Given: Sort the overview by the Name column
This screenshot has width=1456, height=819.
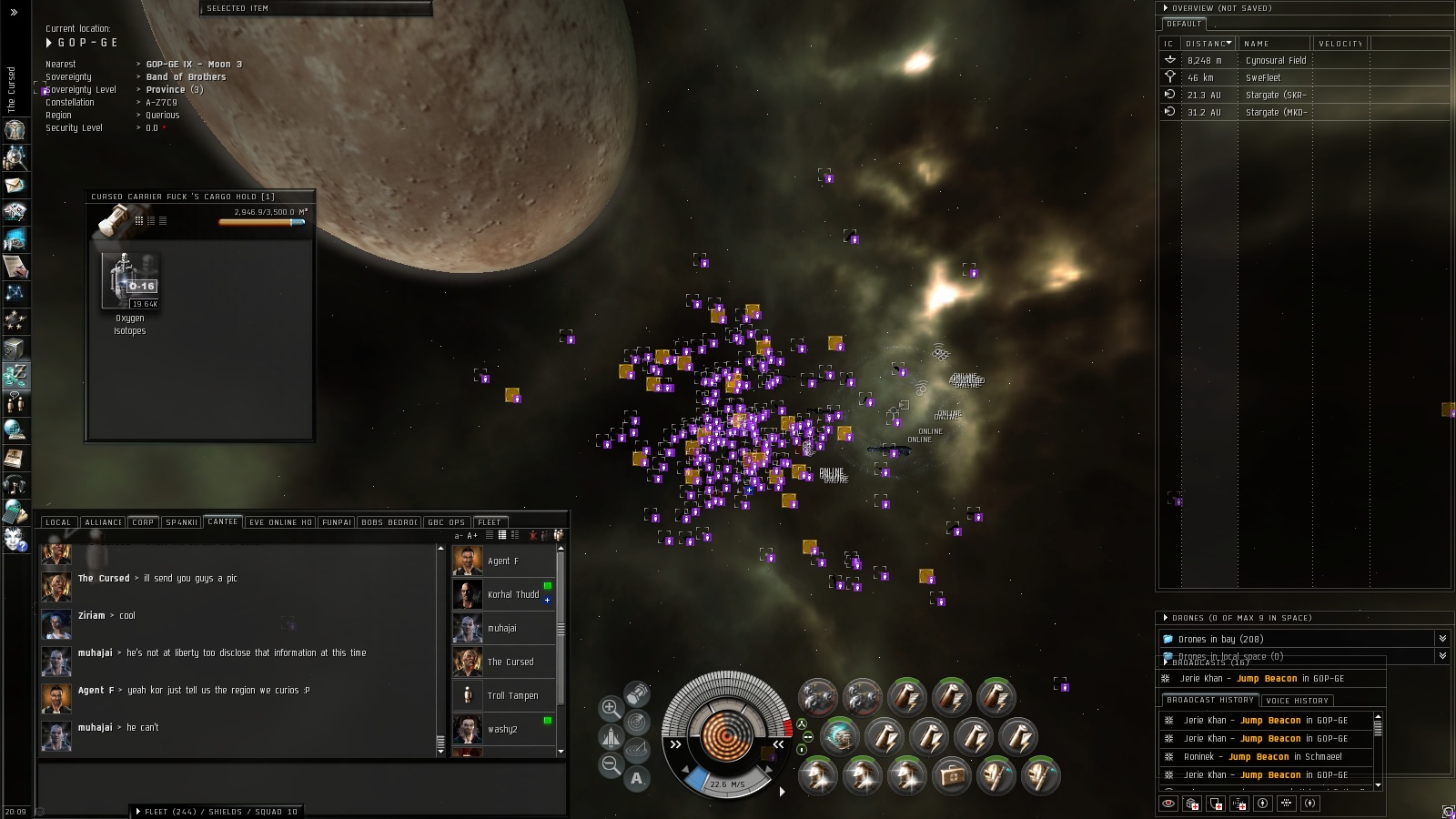Looking at the screenshot, I should click(x=1273, y=44).
